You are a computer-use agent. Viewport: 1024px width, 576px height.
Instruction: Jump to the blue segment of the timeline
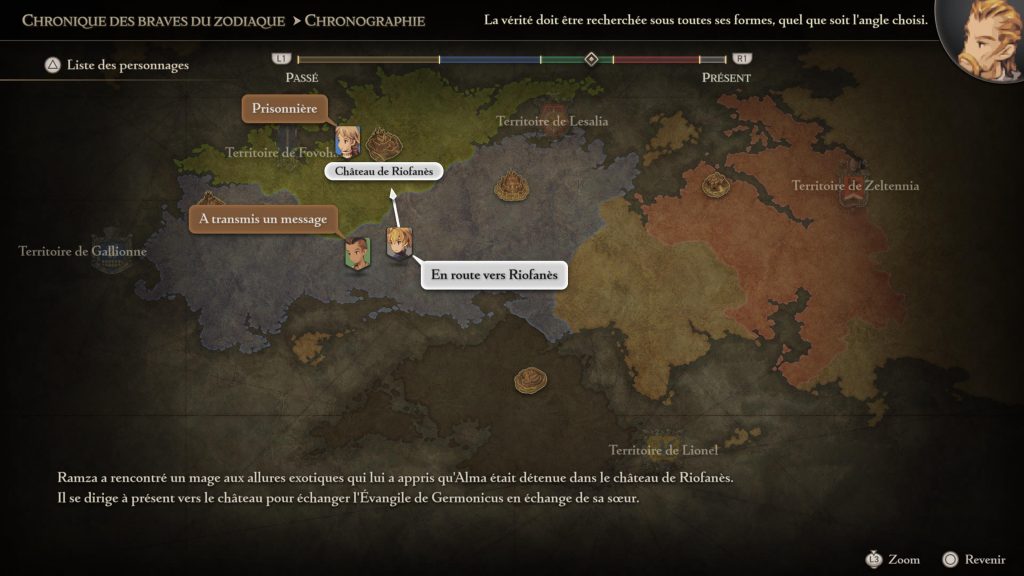click(x=489, y=60)
